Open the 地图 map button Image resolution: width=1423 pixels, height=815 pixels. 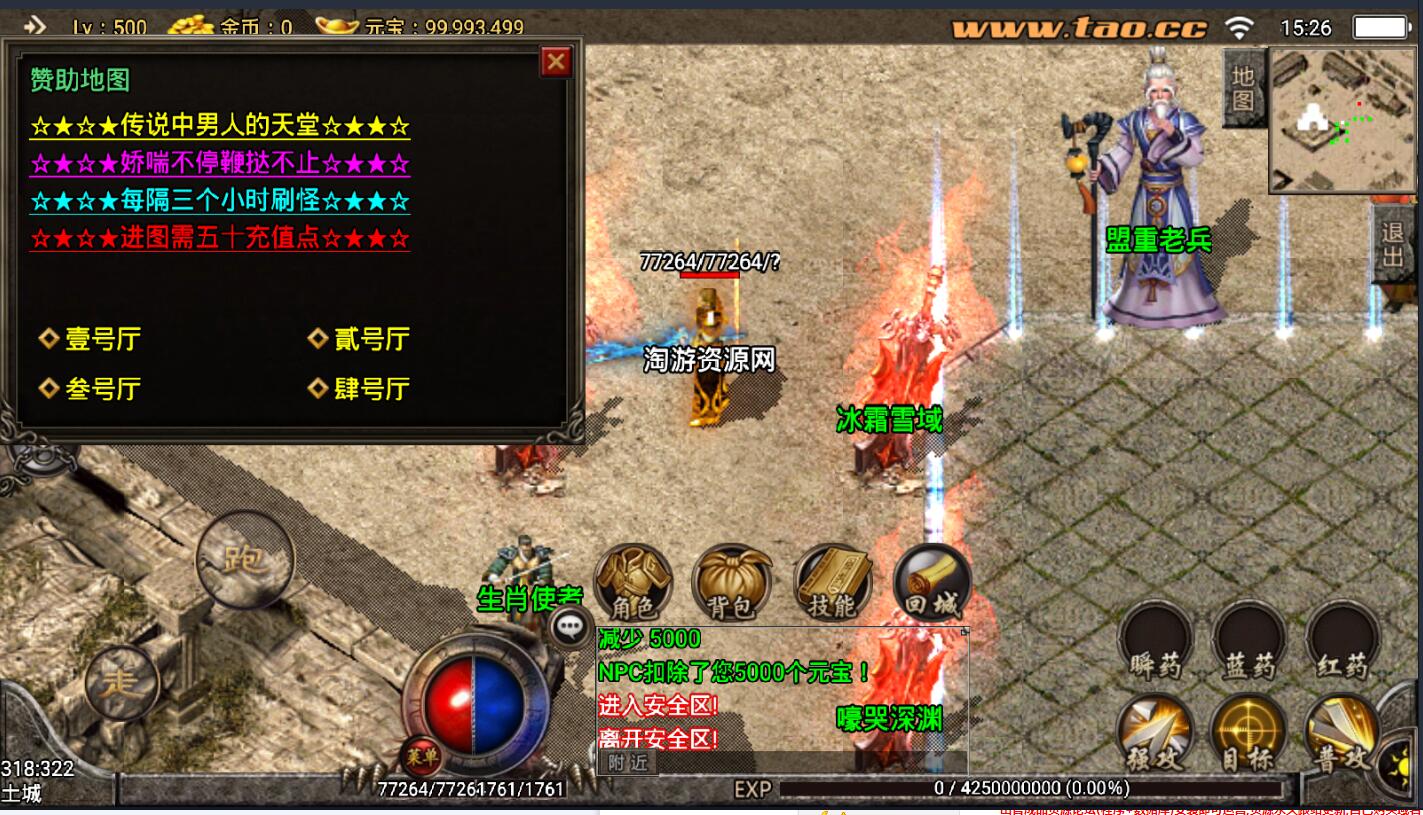1243,88
